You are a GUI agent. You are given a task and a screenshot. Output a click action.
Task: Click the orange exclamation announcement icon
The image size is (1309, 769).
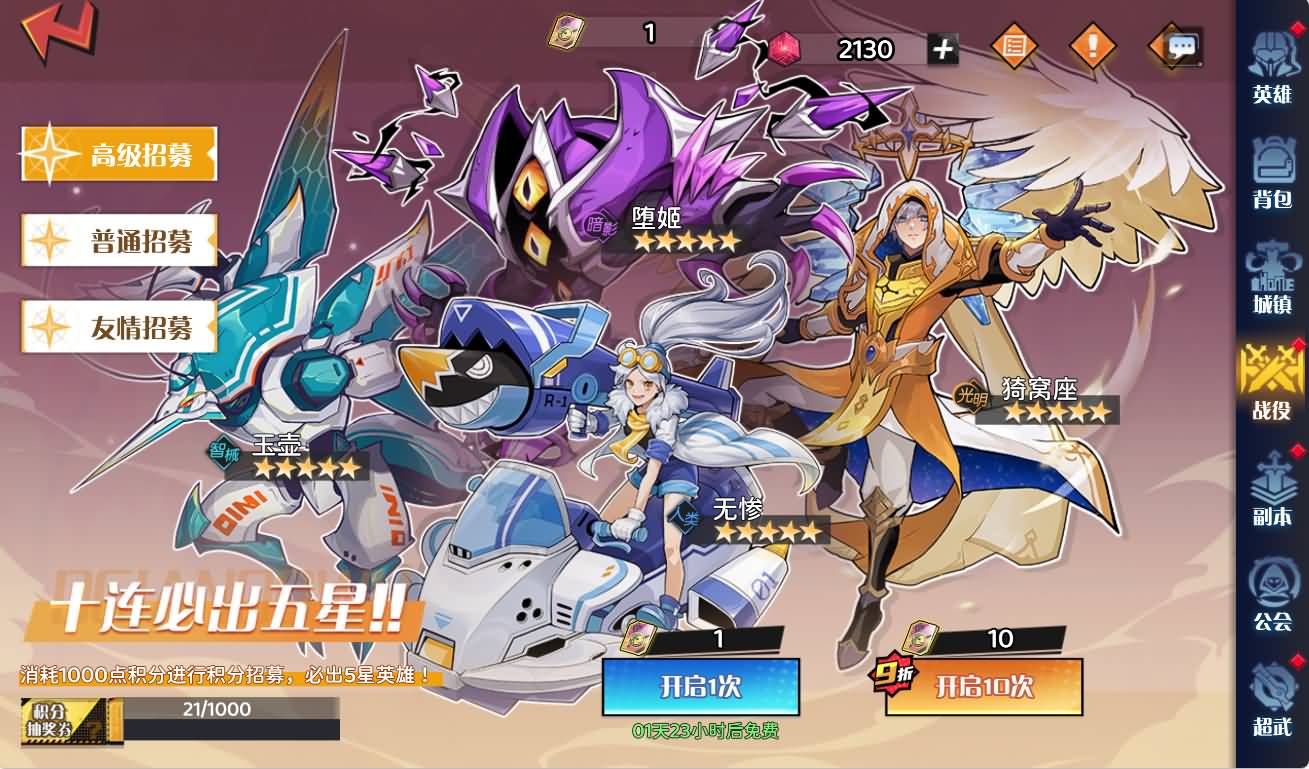1092,45
